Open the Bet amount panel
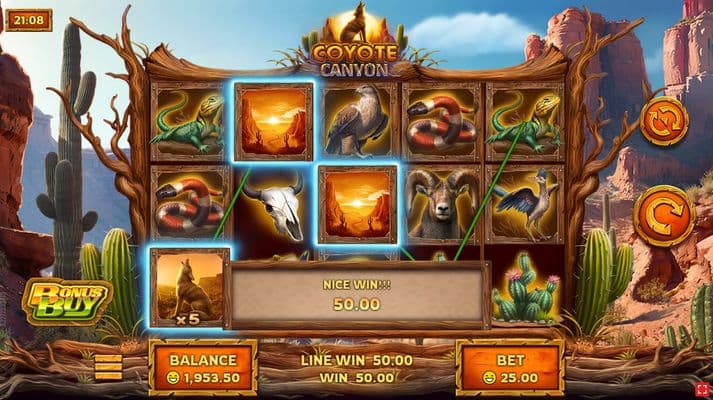 (x=510, y=368)
